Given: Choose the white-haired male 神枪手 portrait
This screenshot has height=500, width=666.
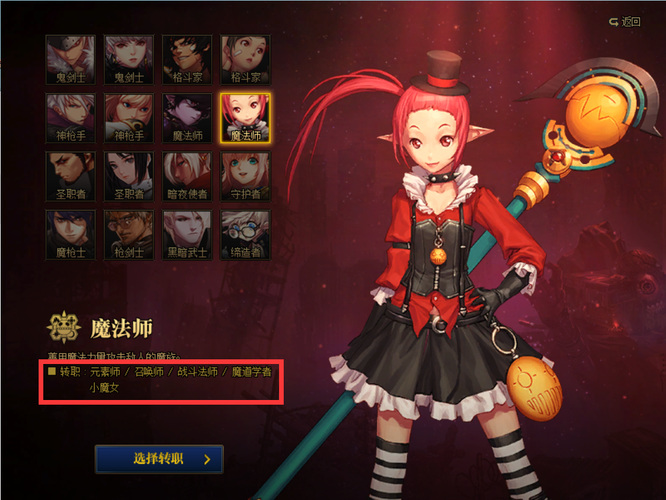Looking at the screenshot, I should pyautogui.click(x=70, y=118).
